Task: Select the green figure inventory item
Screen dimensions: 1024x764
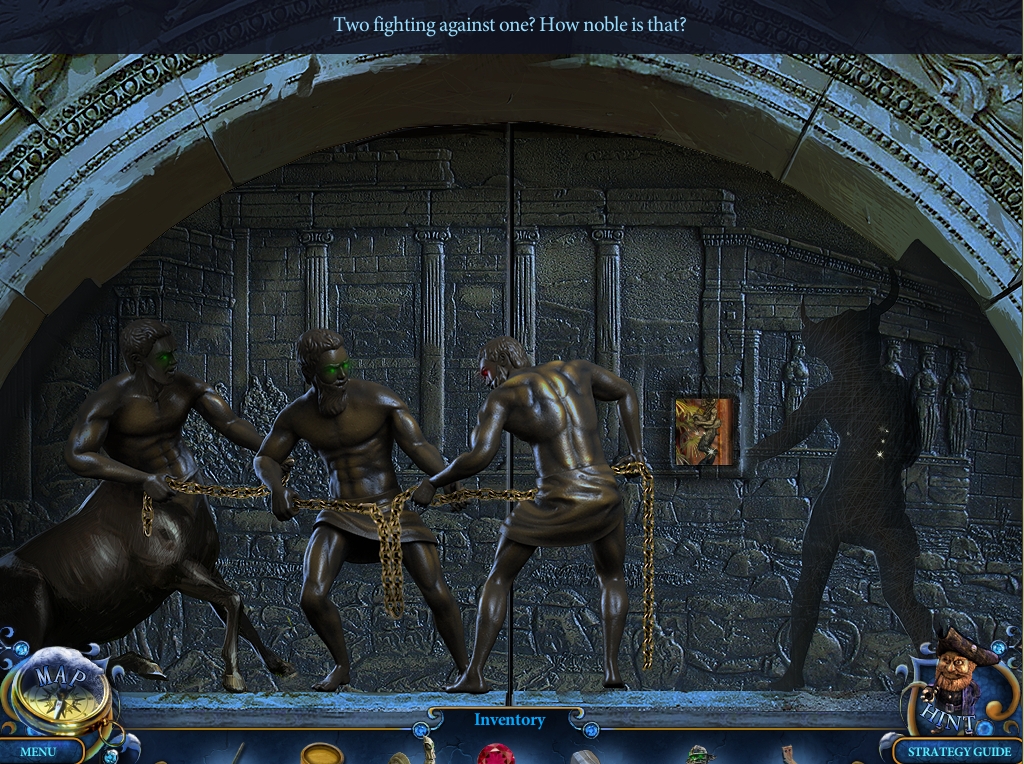Action: click(x=701, y=755)
